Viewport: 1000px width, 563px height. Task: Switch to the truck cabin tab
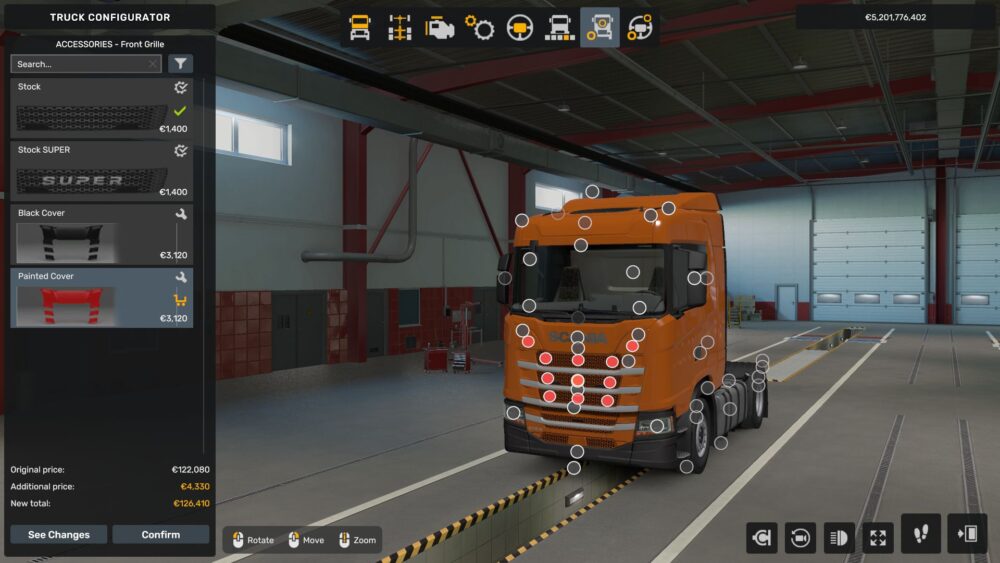click(x=360, y=28)
